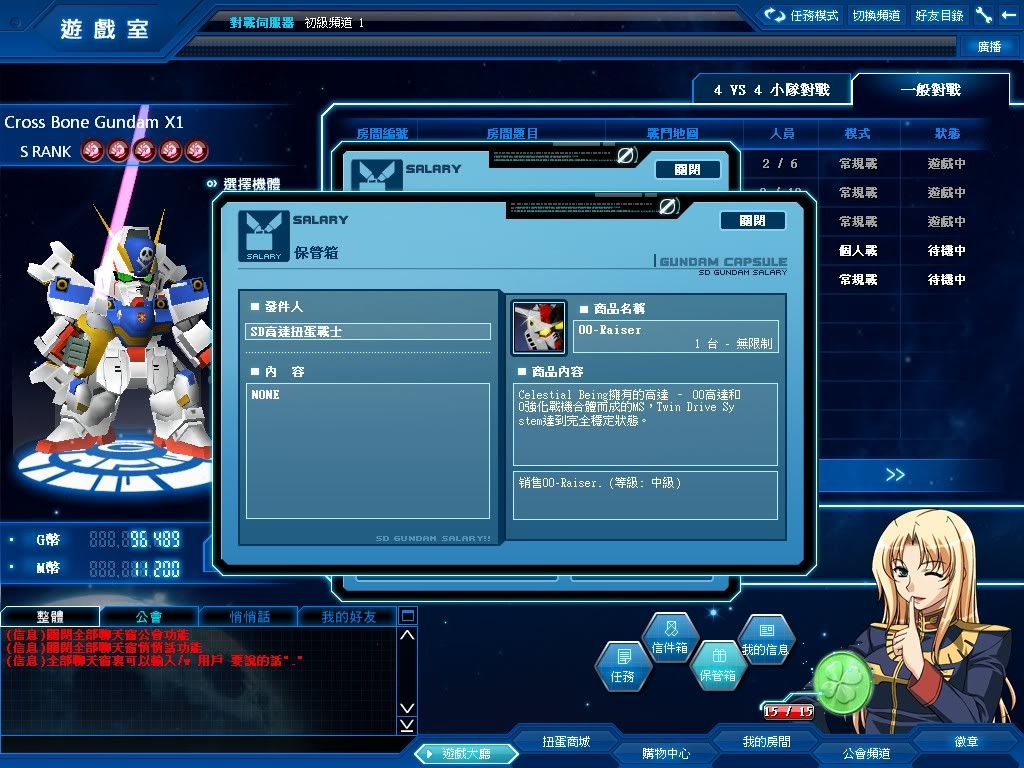This screenshot has height=768, width=1024.
Task: Switch to the 4 VS 4 小隊對戰 tab
Action: click(773, 90)
